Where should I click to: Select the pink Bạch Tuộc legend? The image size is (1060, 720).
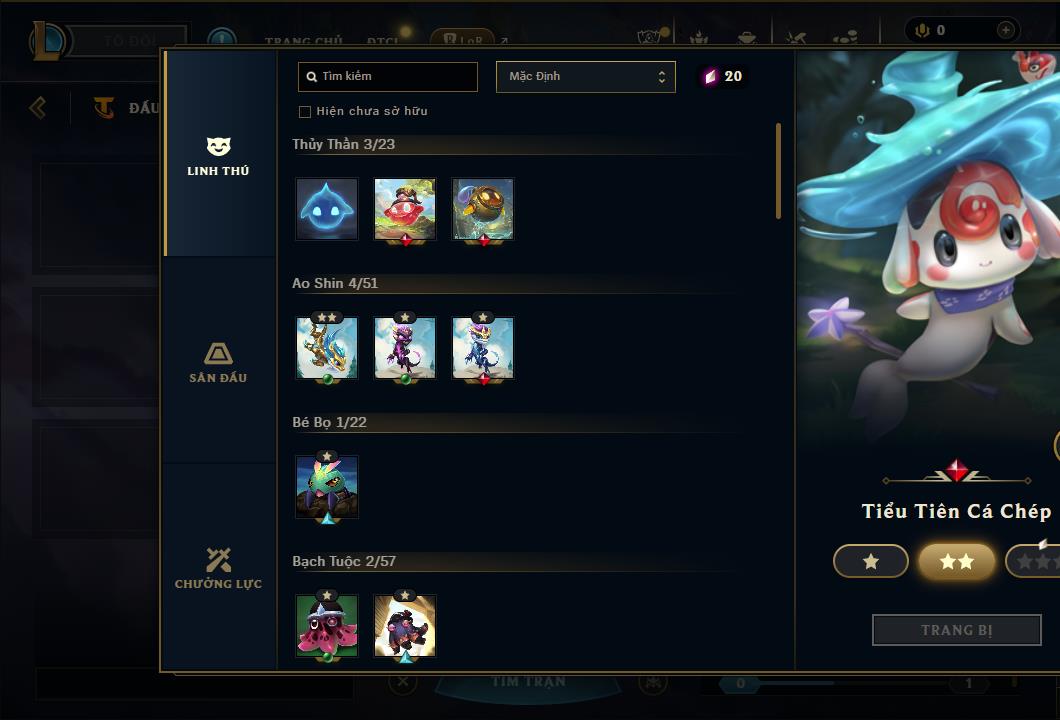pyautogui.click(x=327, y=626)
